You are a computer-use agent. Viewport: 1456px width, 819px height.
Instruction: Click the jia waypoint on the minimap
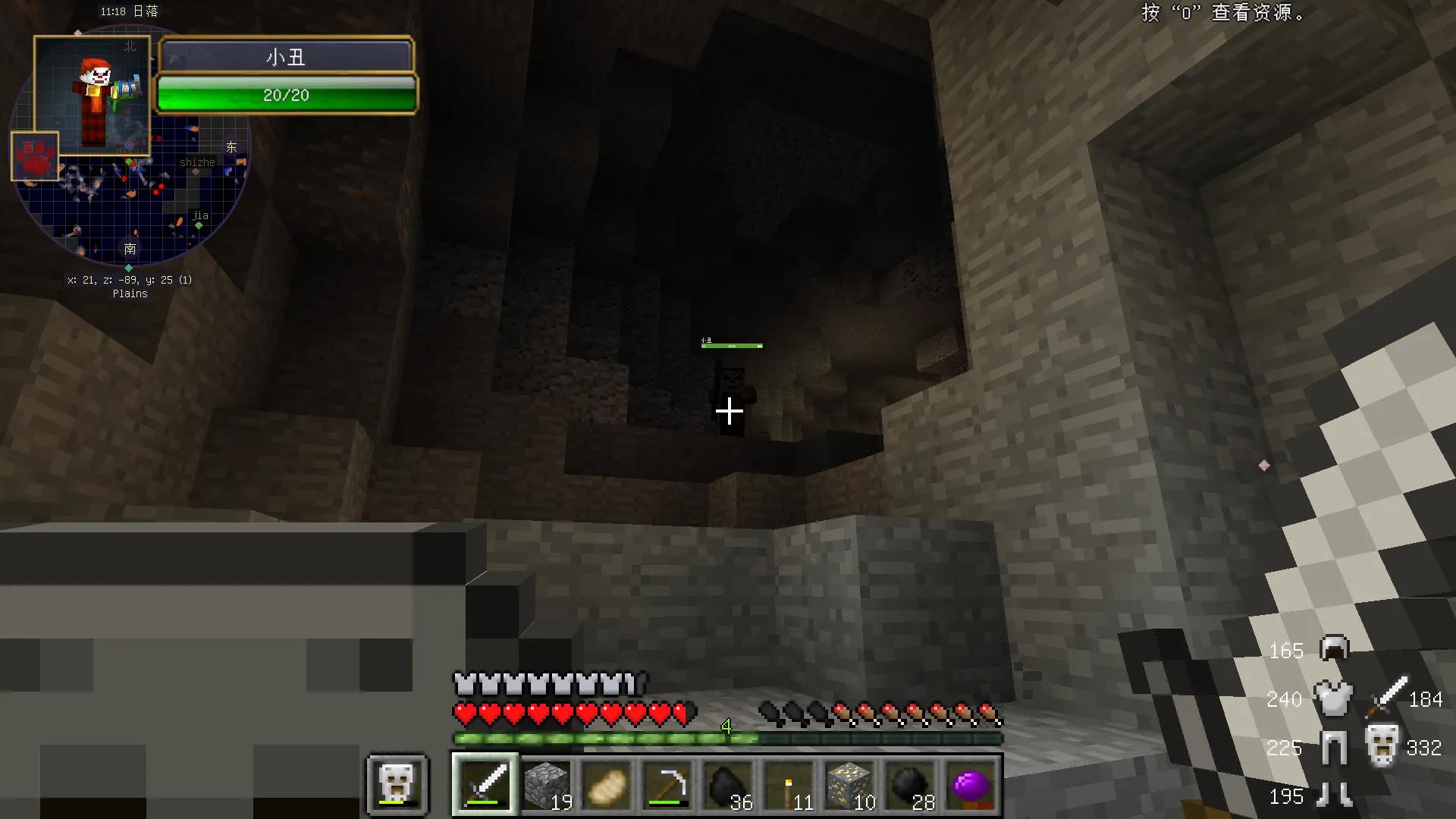click(x=199, y=225)
